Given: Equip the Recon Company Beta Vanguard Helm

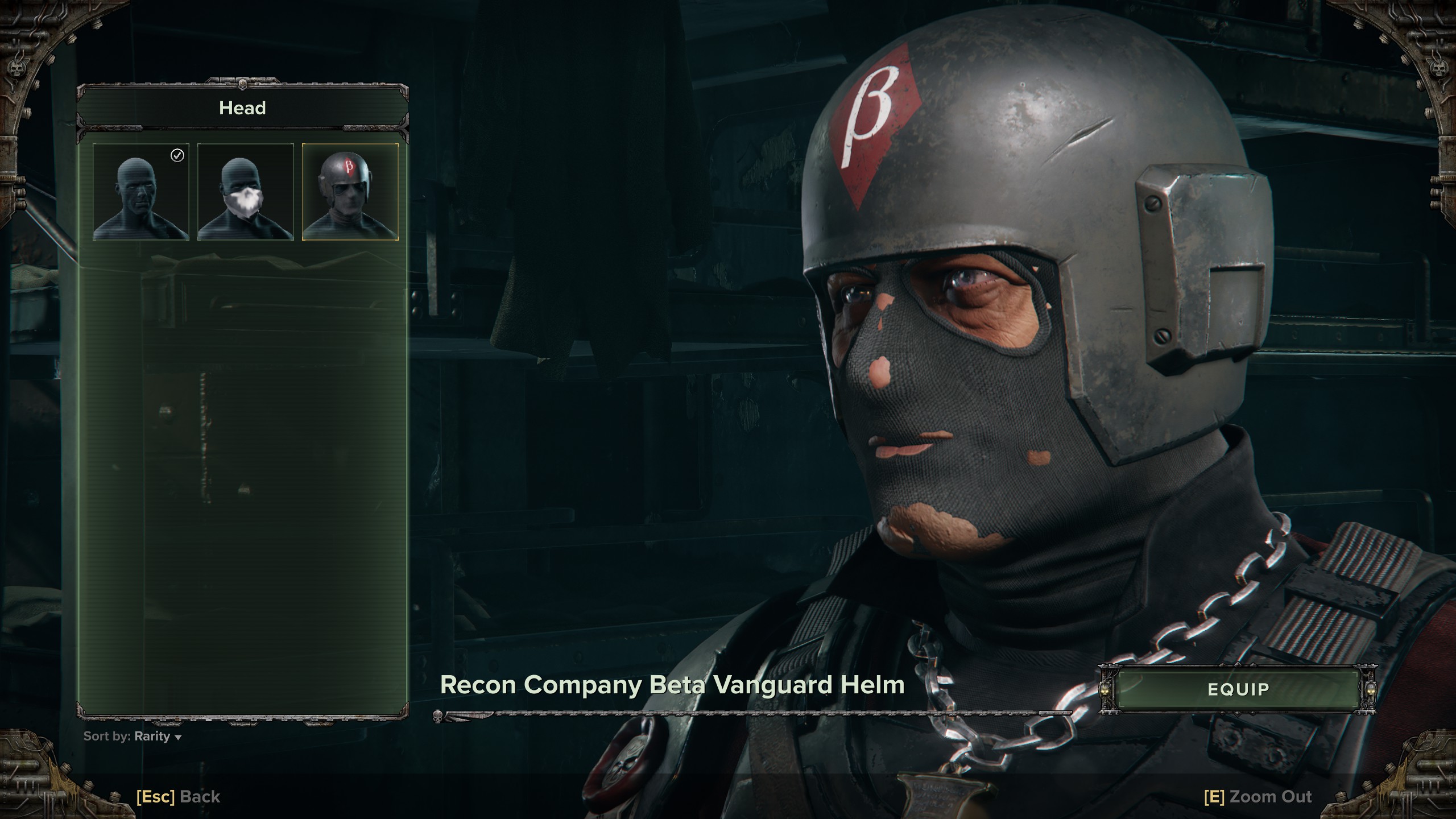Looking at the screenshot, I should pos(1238,689).
